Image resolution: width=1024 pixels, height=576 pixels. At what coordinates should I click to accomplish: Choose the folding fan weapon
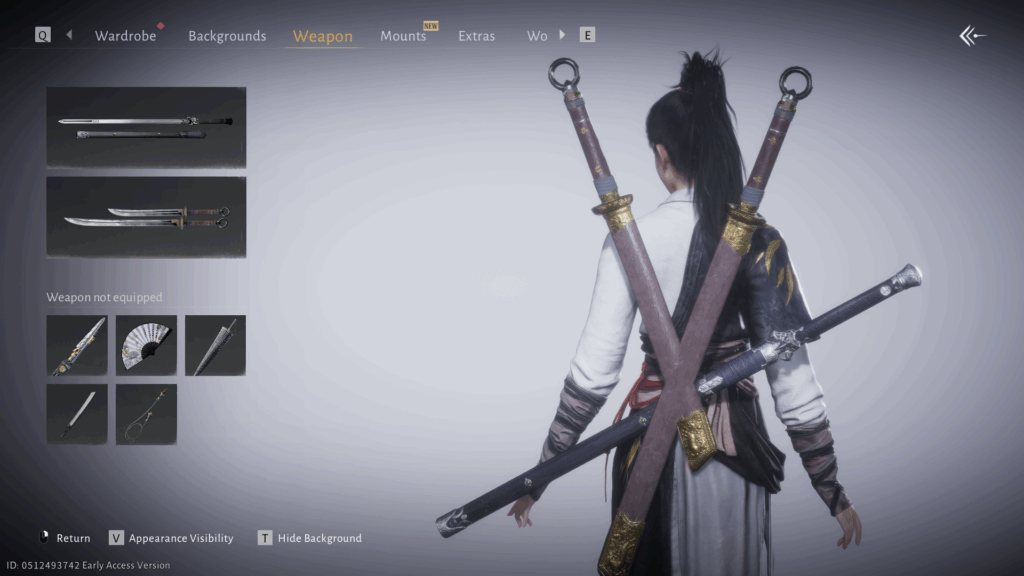point(146,345)
